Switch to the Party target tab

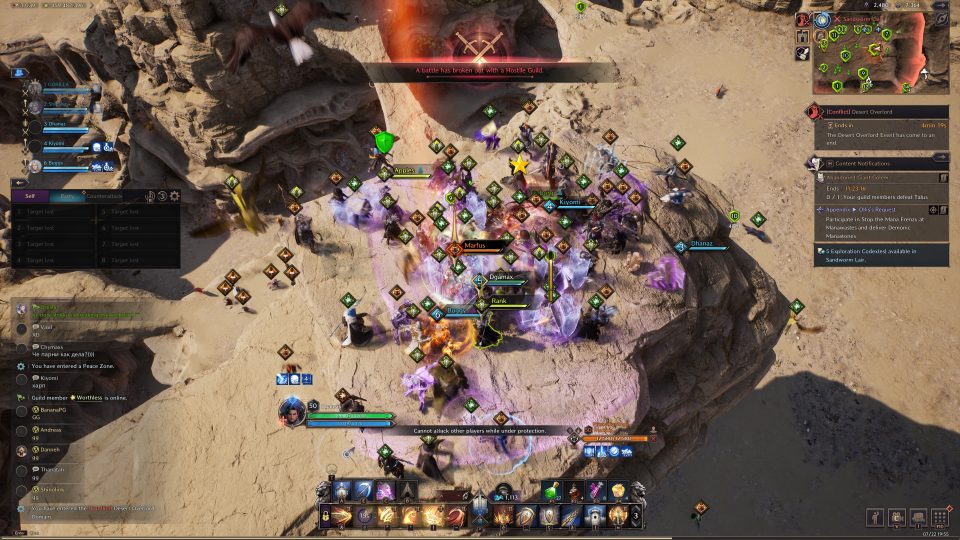coord(65,197)
